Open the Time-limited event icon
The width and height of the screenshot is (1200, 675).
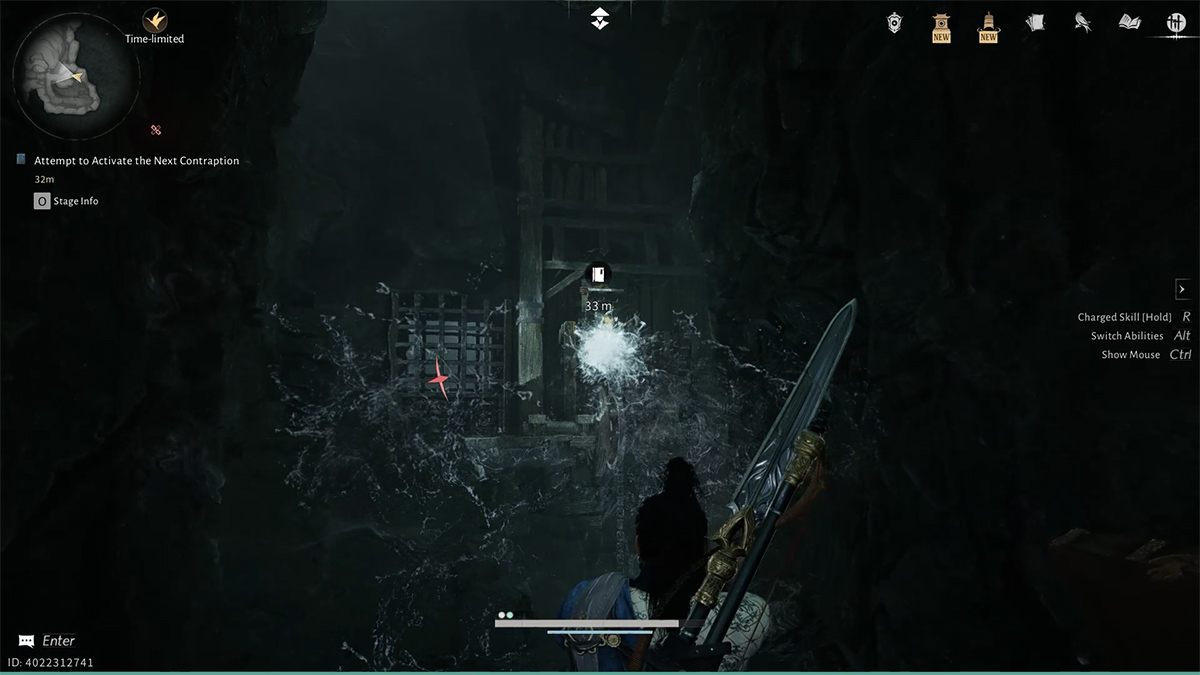(154, 20)
